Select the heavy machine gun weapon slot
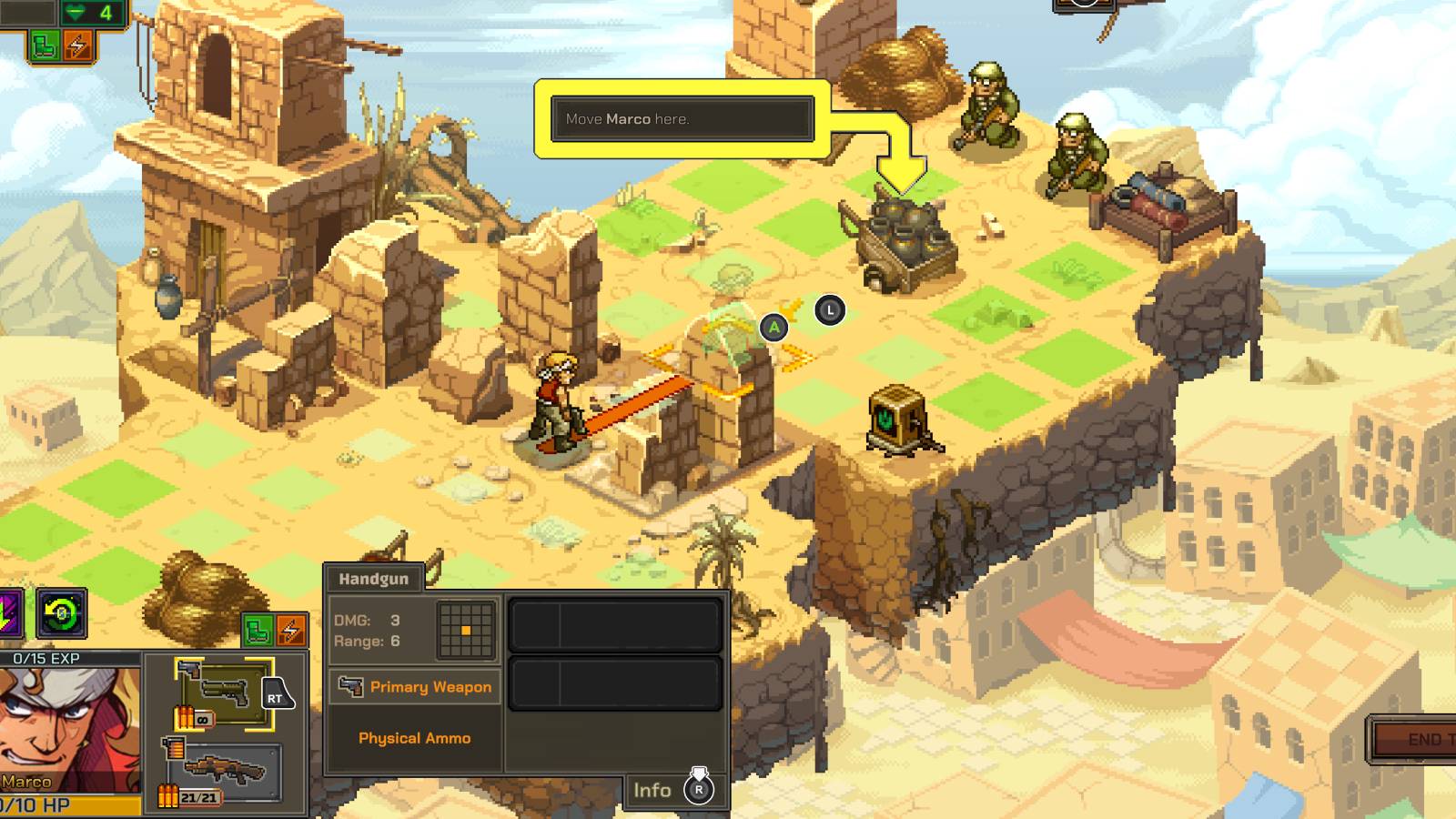Image resolution: width=1456 pixels, height=819 pixels. point(227,772)
